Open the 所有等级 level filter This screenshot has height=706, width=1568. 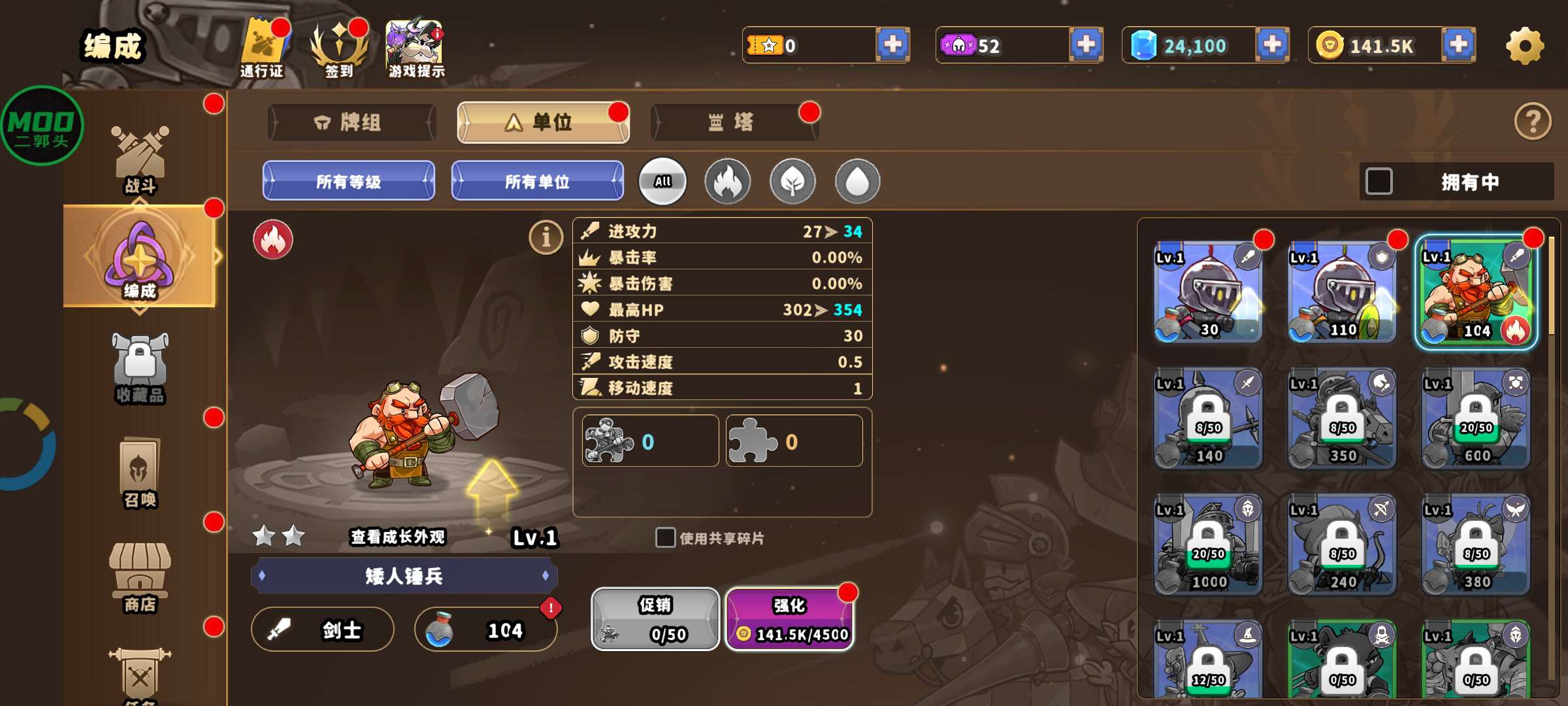click(x=349, y=181)
